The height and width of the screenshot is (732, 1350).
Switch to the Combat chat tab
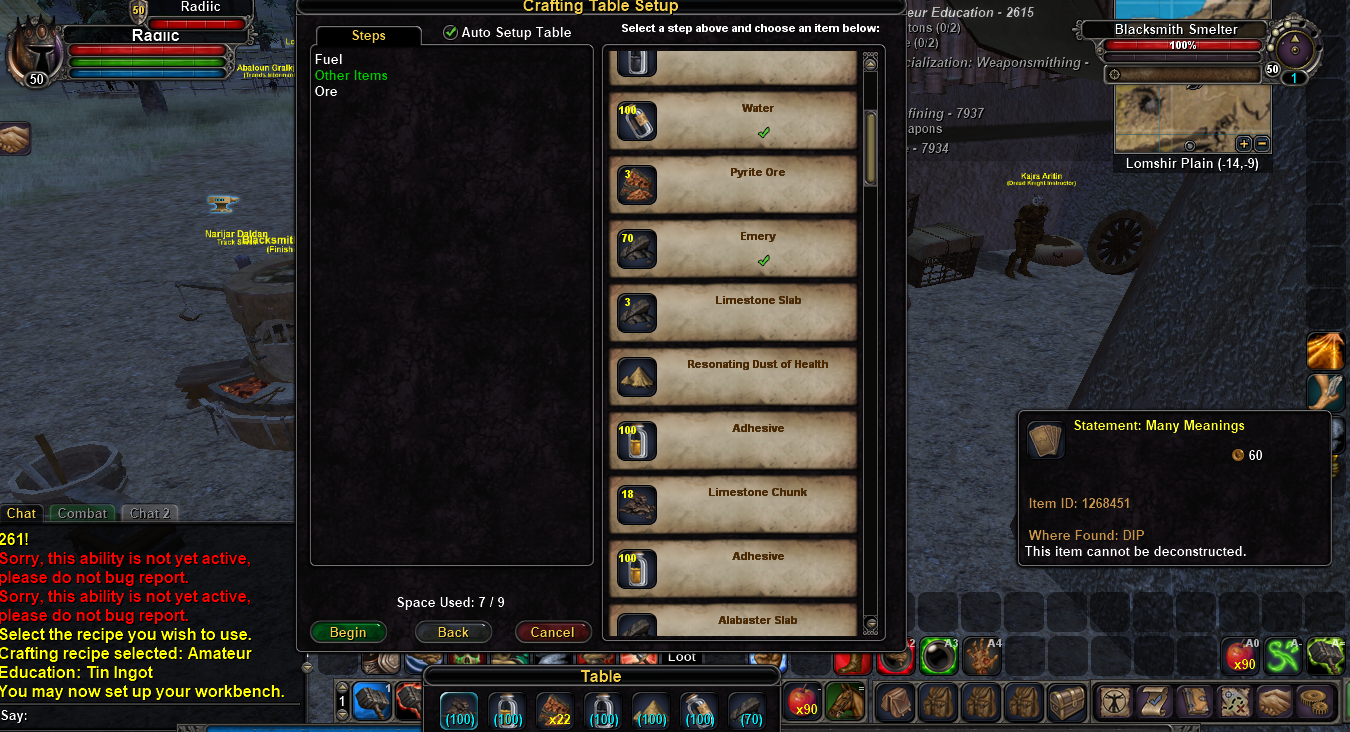82,514
